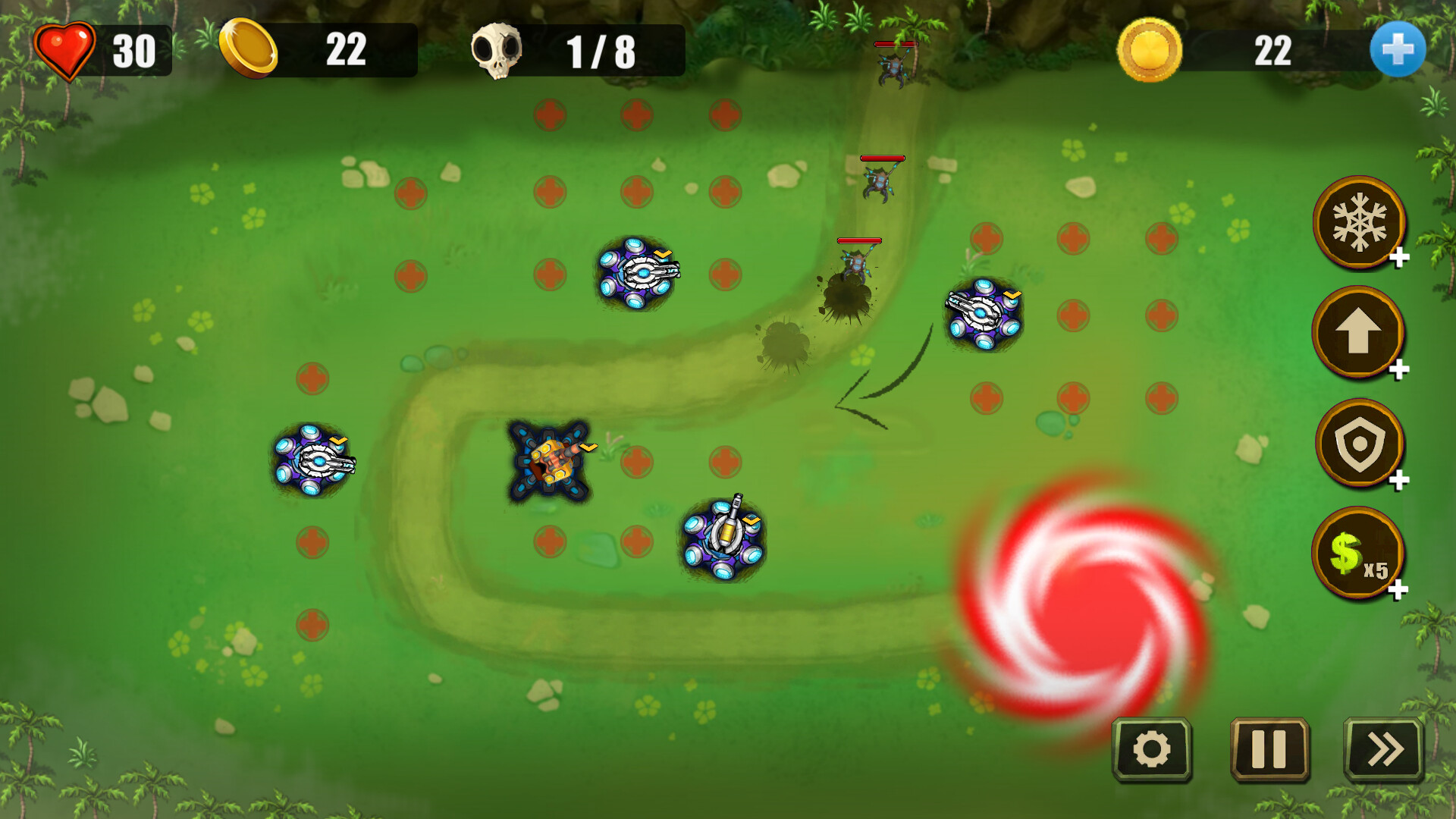
Task: Activate the snowflake freeze ability
Action: pyautogui.click(x=1360, y=224)
